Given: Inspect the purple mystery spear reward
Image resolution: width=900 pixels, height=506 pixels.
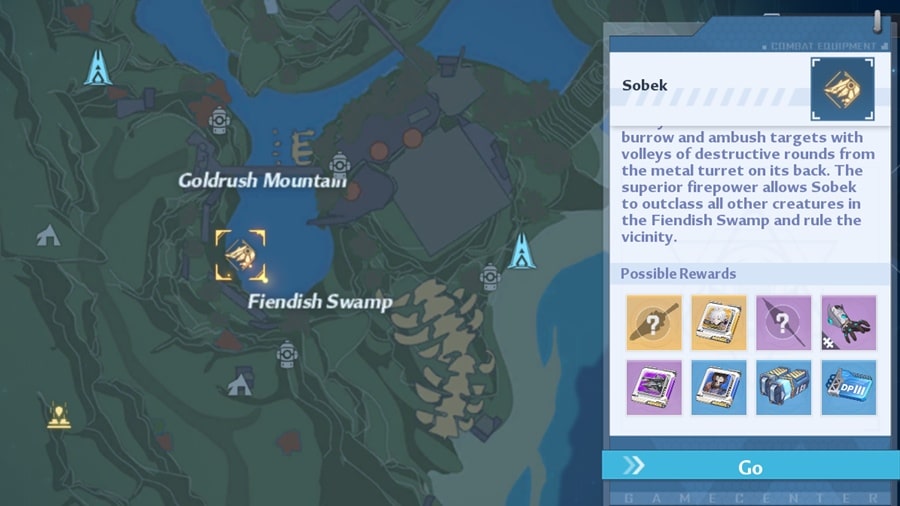Looking at the screenshot, I should [x=783, y=323].
